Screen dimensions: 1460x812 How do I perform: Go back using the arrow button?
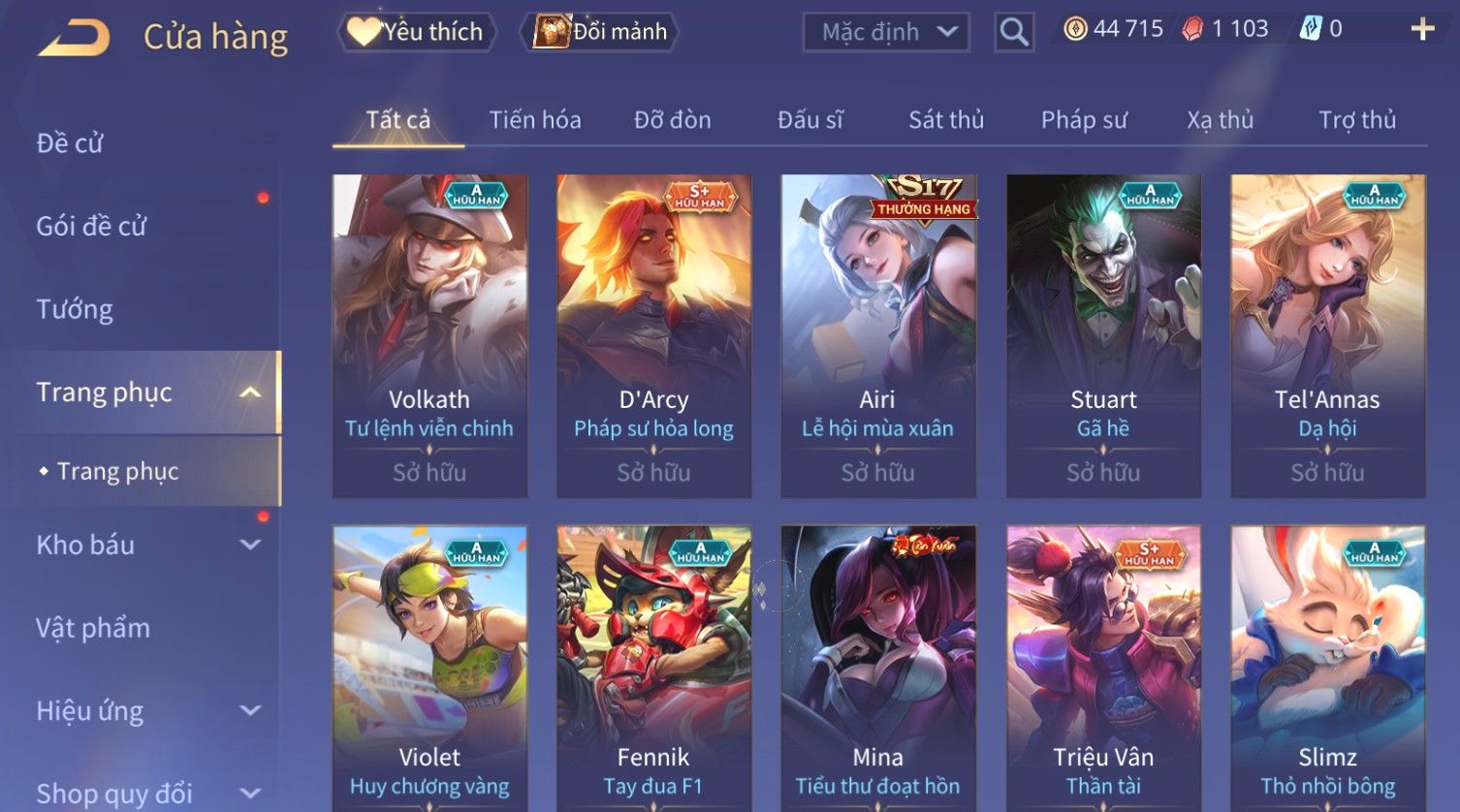point(74,38)
